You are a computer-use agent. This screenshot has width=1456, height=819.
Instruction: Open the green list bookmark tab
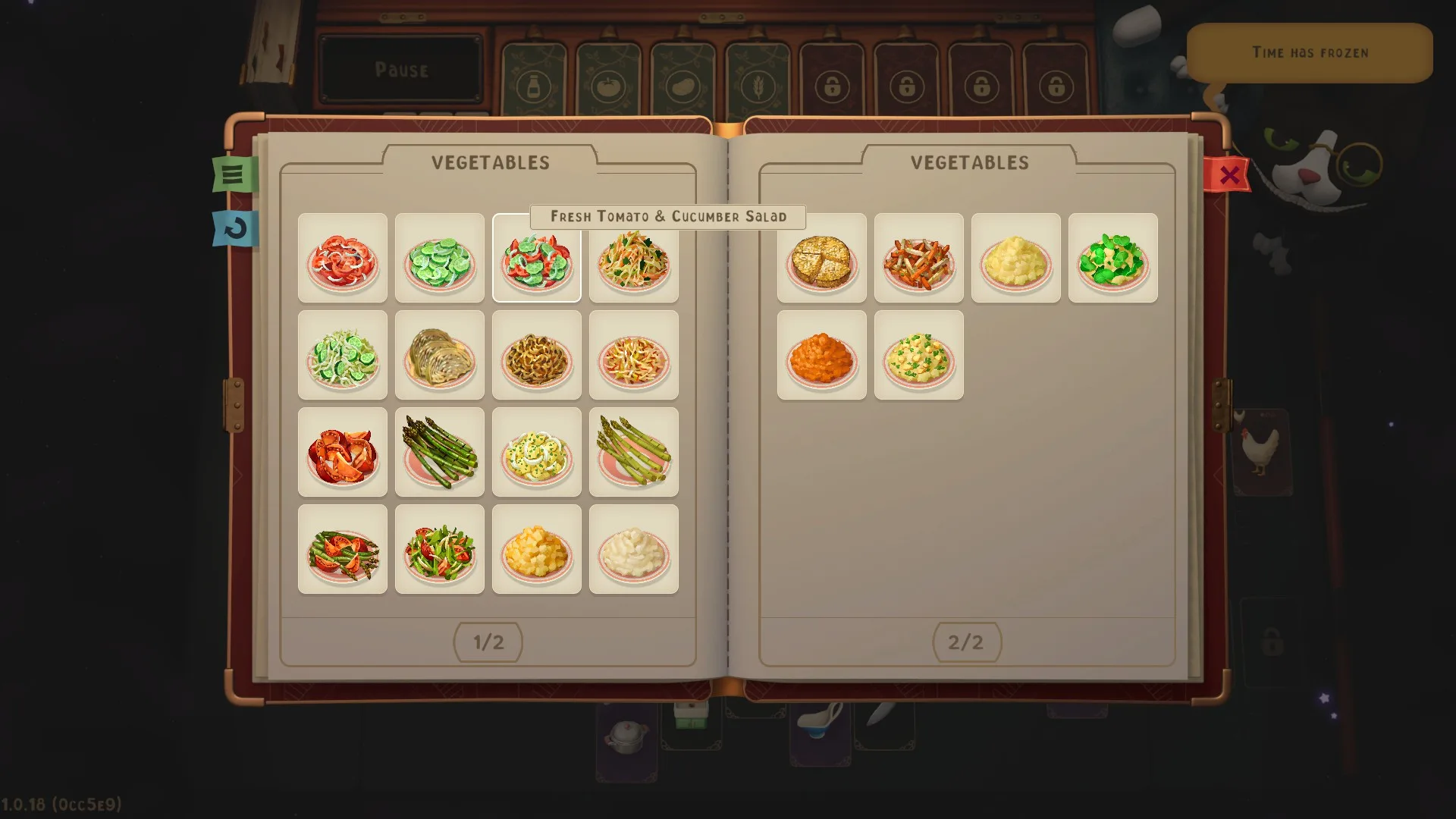(234, 174)
